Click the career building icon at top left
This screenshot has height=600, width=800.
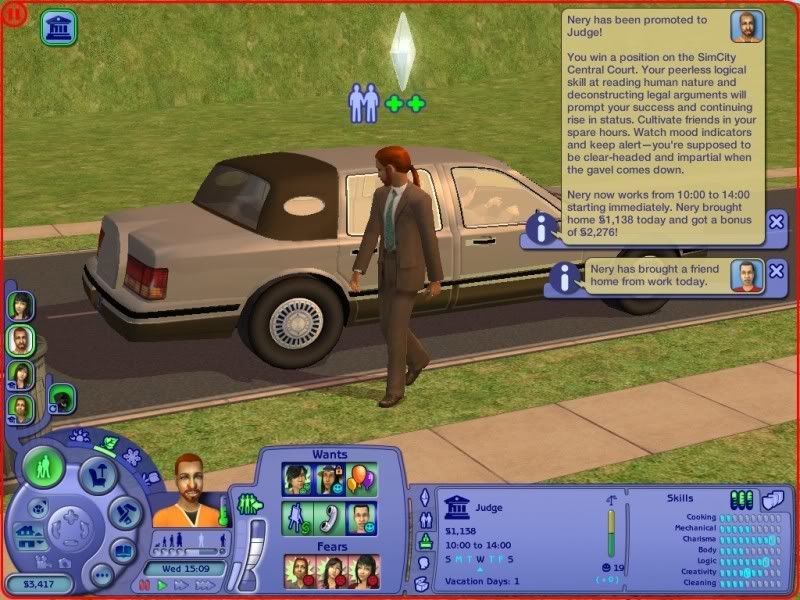[x=58, y=27]
